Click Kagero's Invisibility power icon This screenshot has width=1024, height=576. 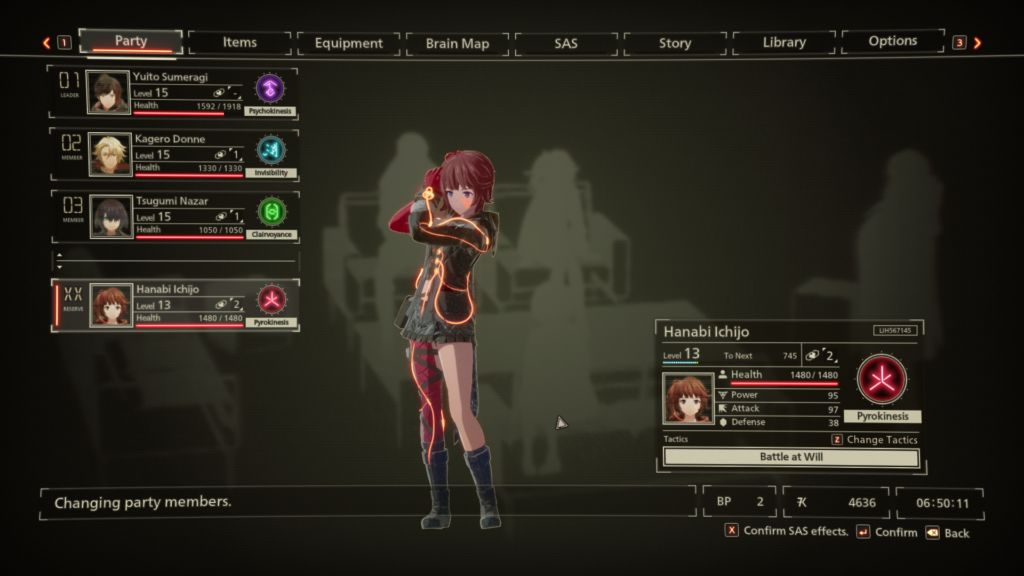click(x=270, y=150)
